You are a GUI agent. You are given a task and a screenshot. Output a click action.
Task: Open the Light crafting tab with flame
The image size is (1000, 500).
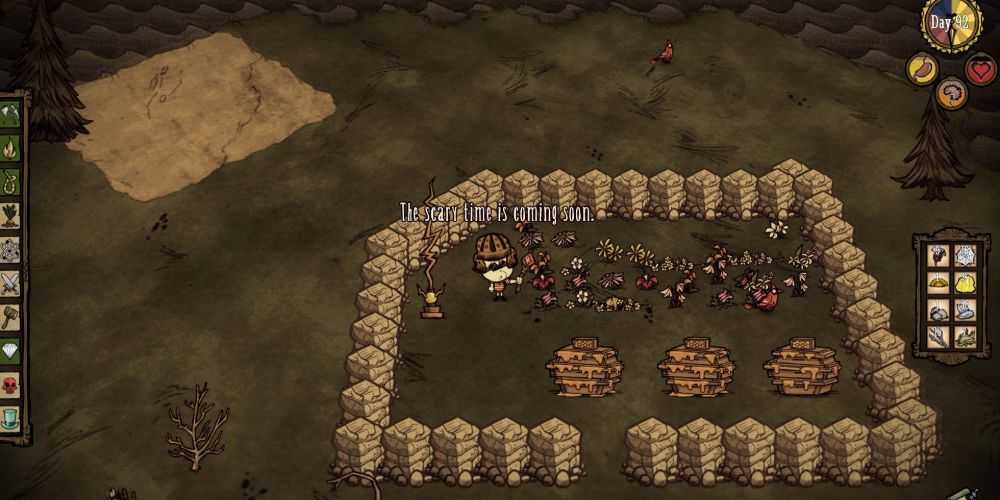(11, 150)
